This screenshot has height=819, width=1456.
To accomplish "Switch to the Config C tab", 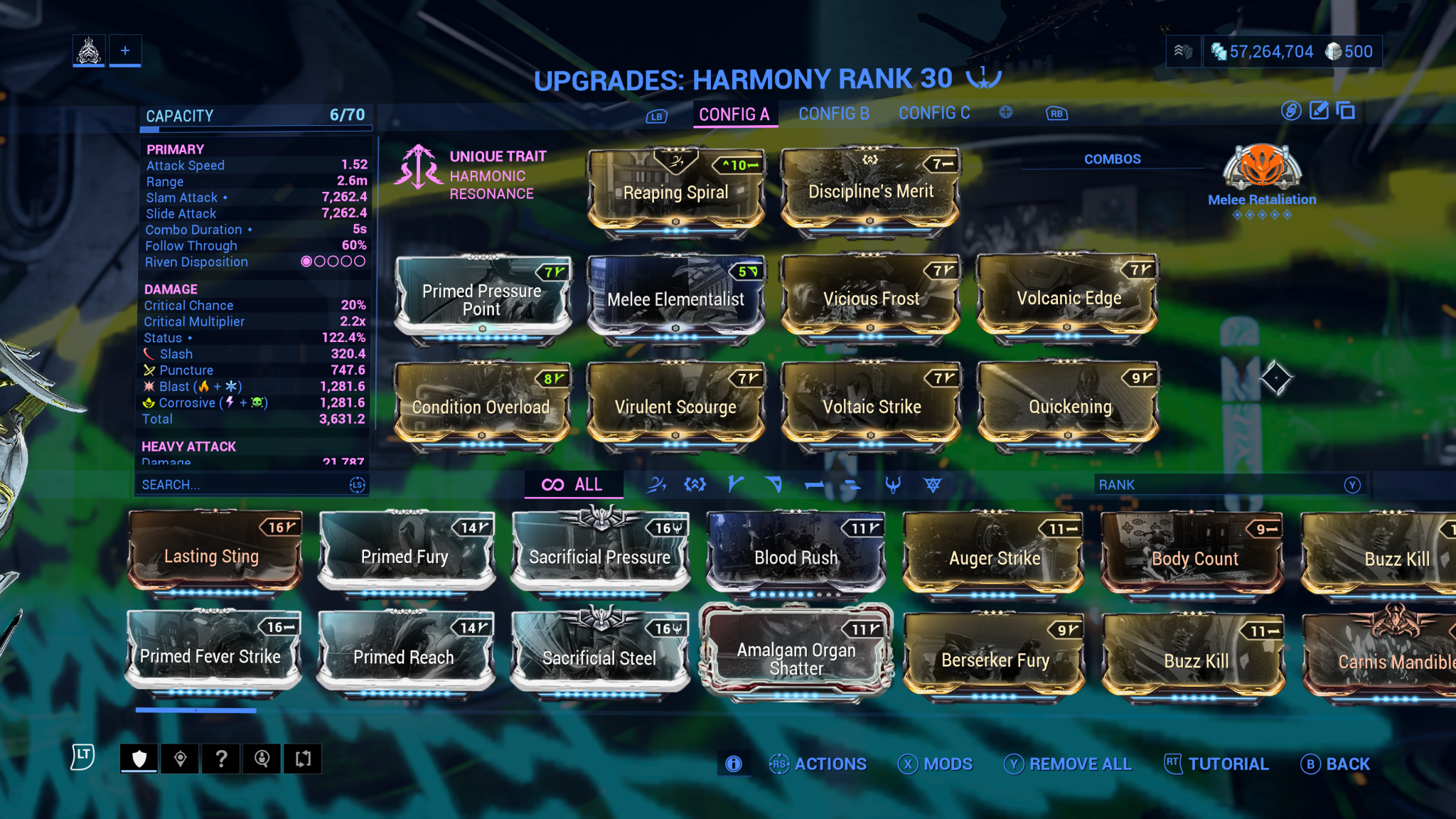I will point(934,114).
